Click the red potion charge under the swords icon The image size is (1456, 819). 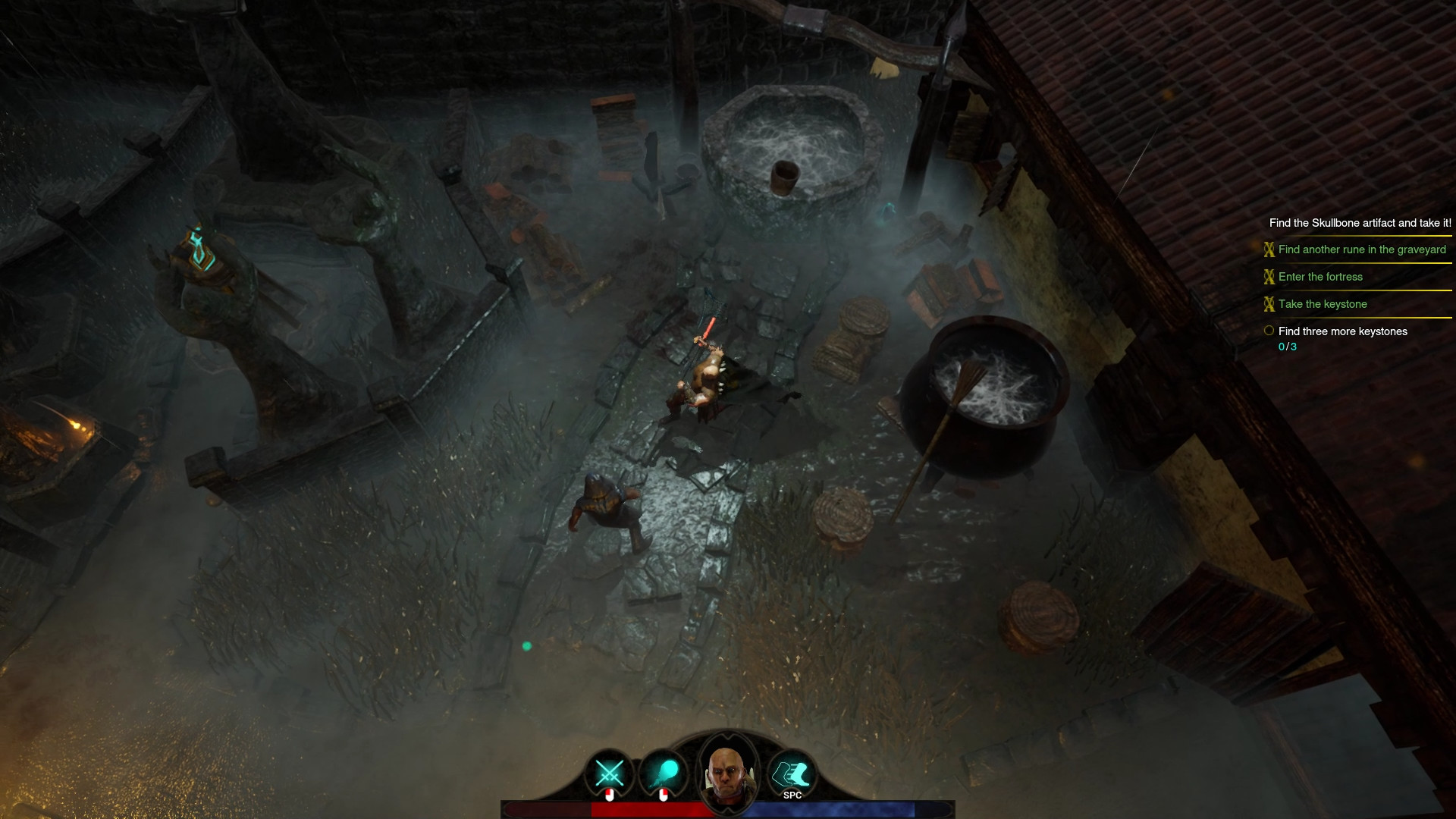pyautogui.click(x=609, y=794)
